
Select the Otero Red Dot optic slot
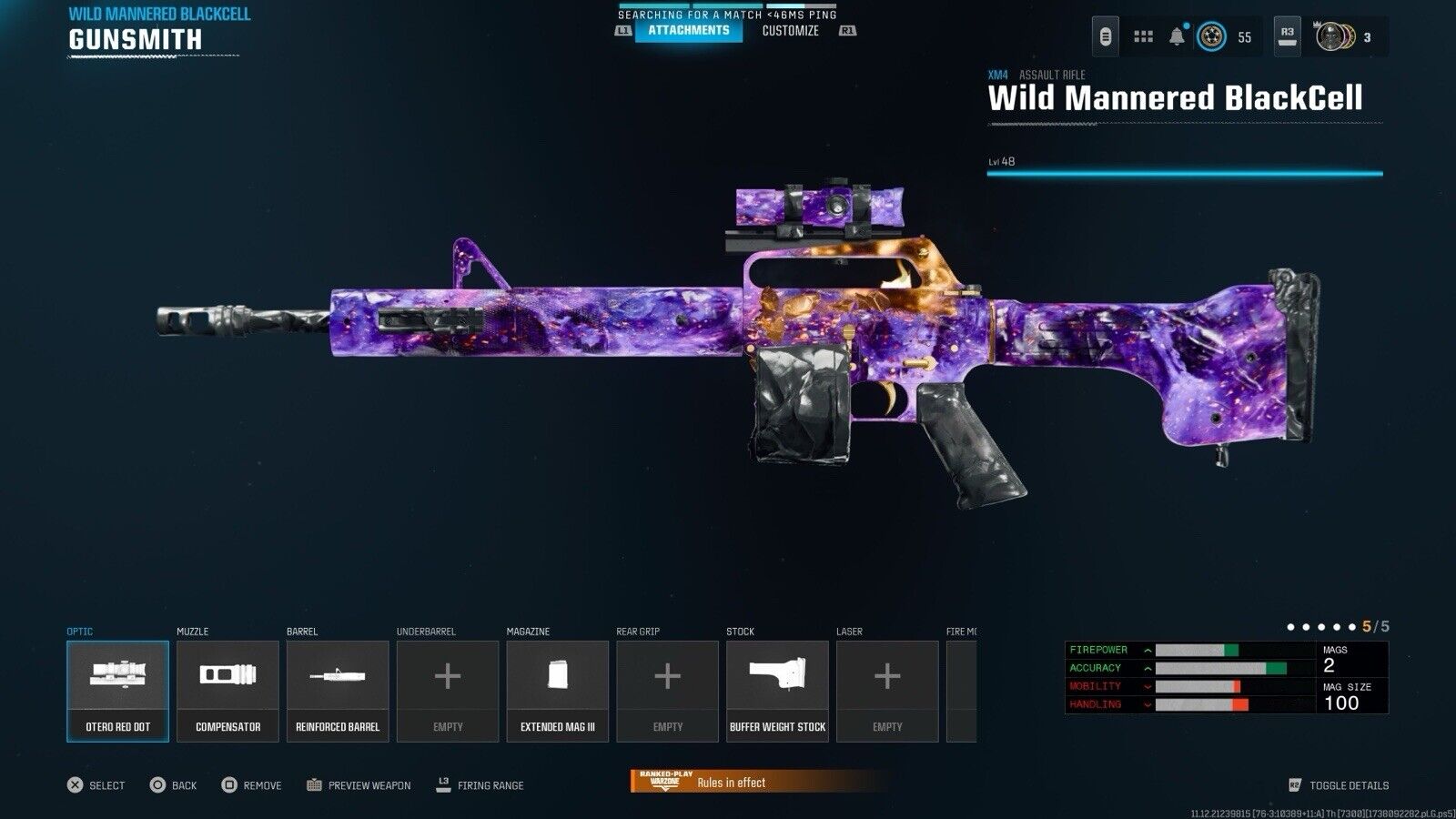[117, 691]
